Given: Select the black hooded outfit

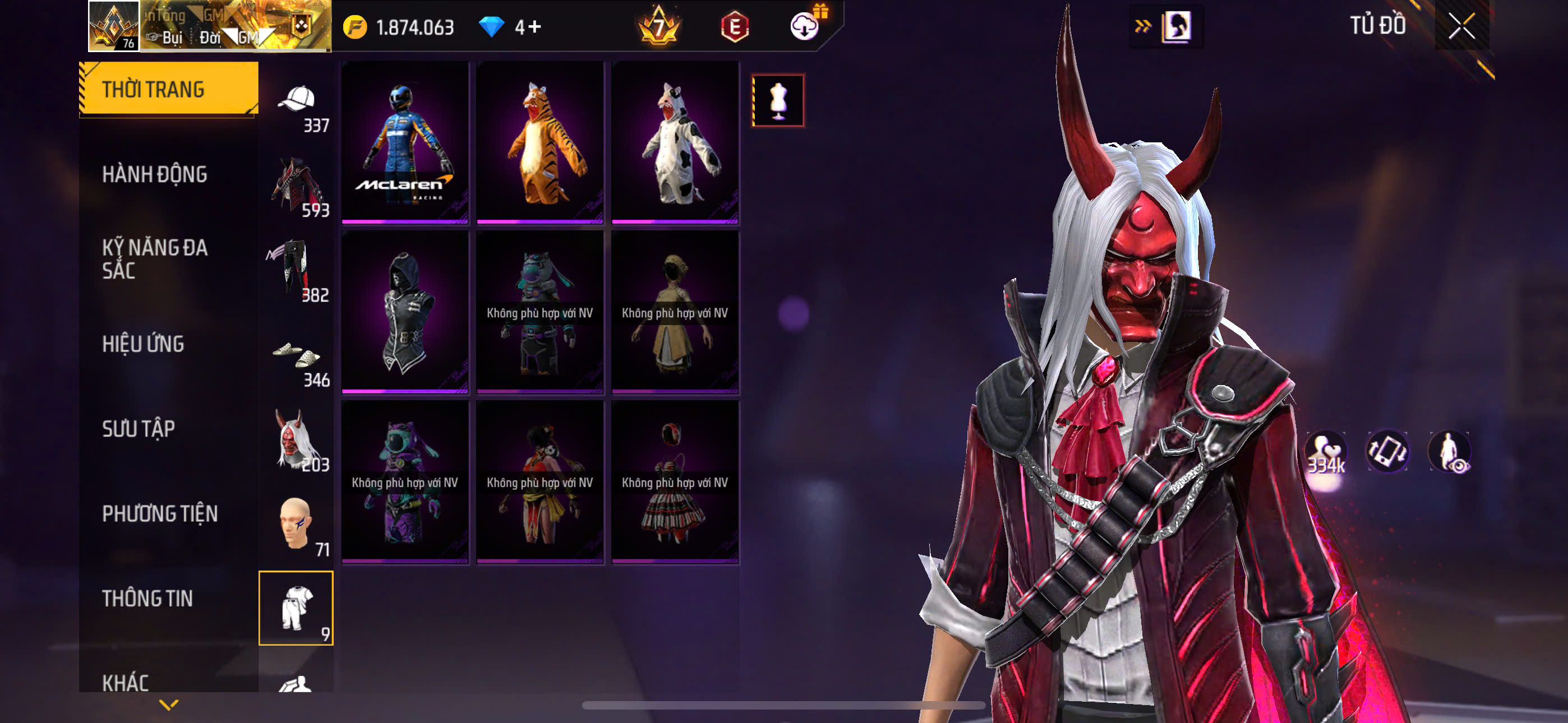Looking at the screenshot, I should 405,312.
